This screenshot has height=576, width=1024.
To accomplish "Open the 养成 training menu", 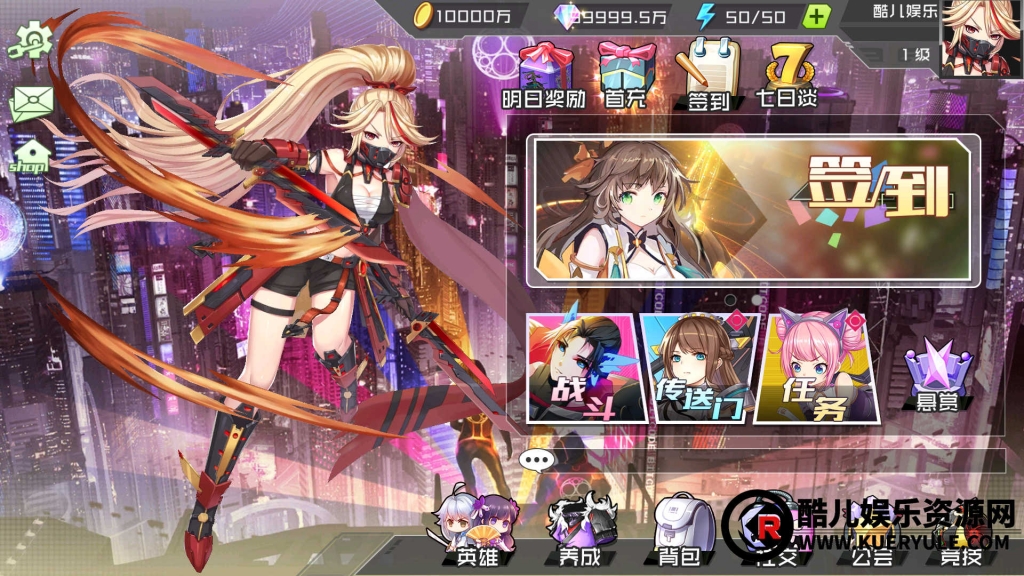I will coord(577,532).
